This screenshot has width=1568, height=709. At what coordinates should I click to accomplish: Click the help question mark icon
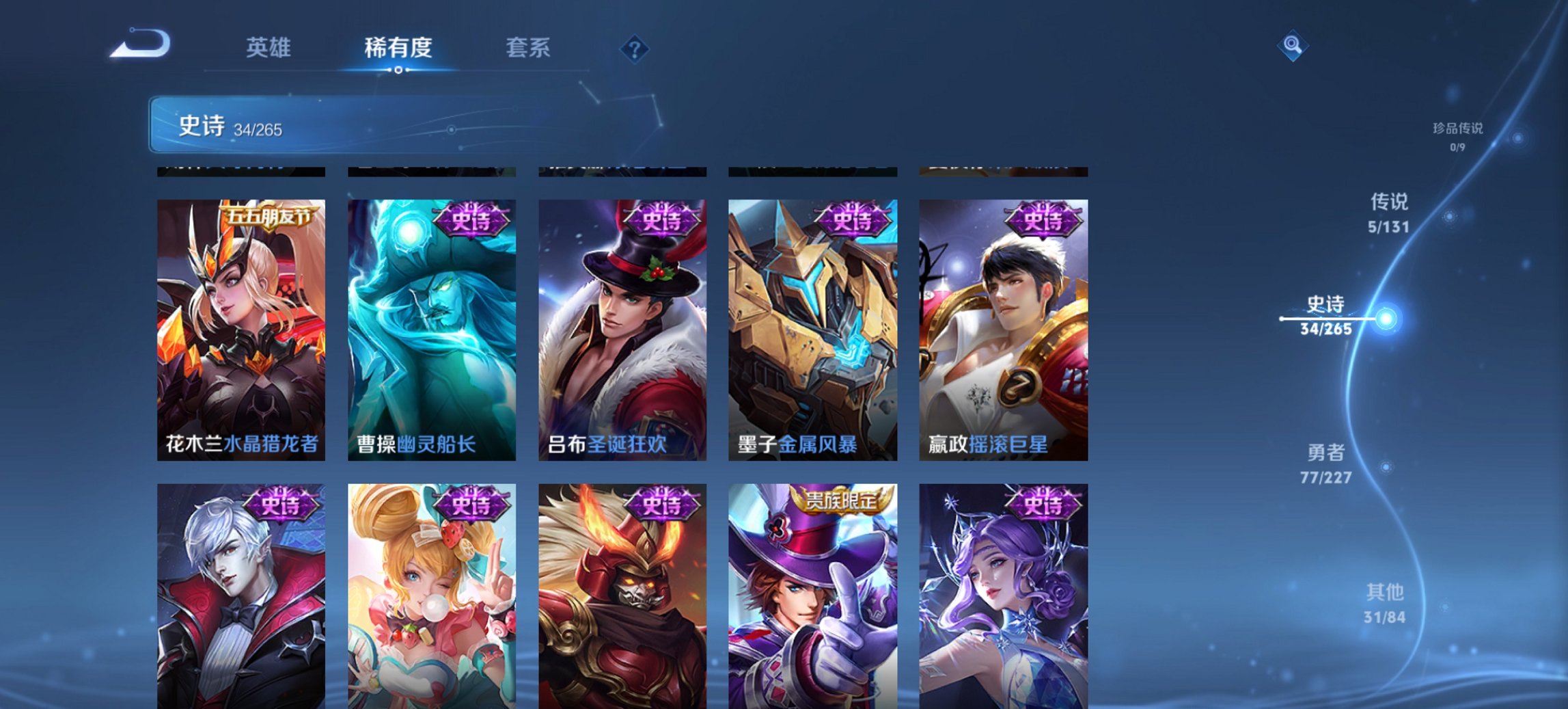634,48
